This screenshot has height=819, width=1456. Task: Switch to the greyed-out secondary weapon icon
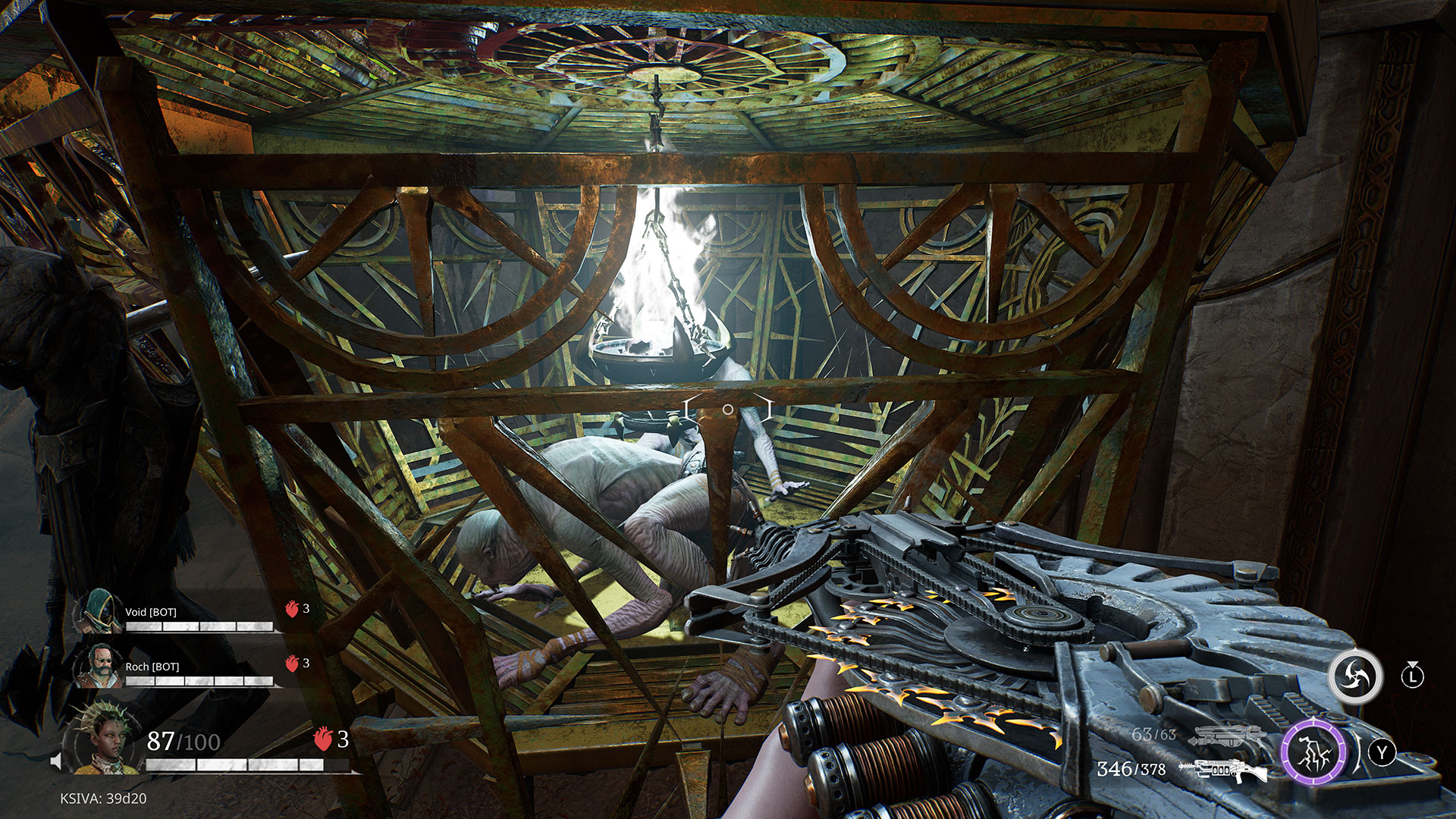click(x=1224, y=734)
